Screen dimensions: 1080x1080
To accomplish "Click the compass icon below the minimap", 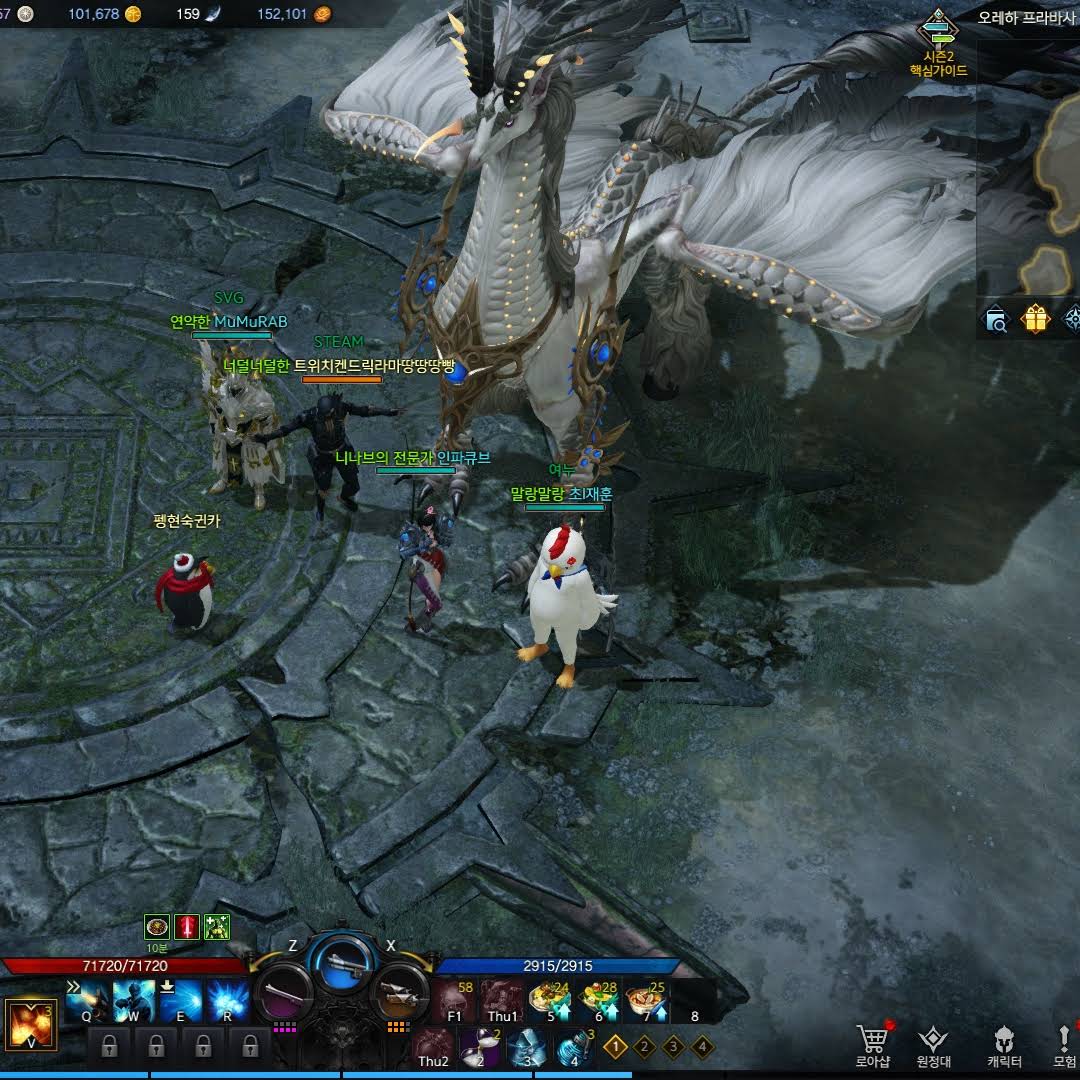I will (x=1072, y=320).
